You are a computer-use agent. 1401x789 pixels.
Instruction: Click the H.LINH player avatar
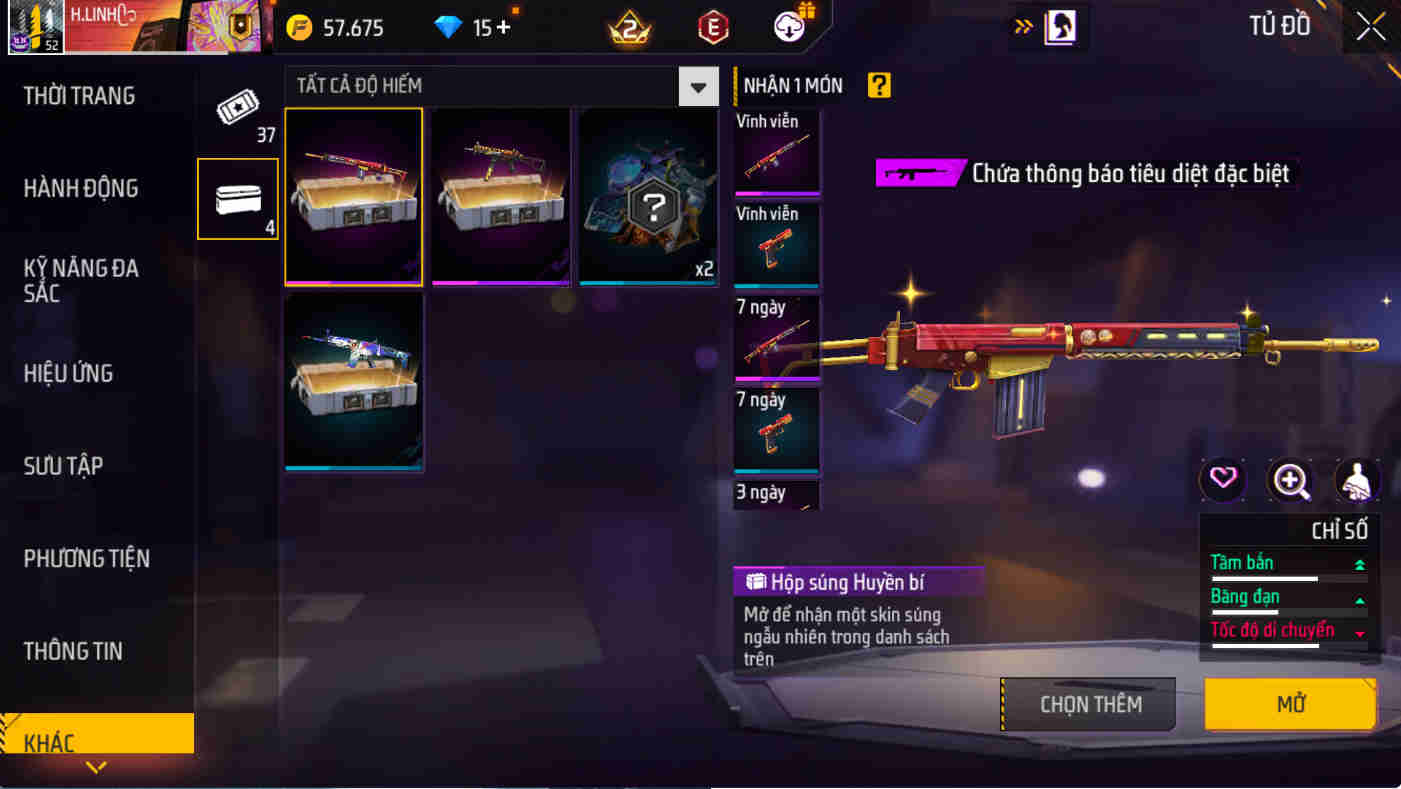[36, 27]
